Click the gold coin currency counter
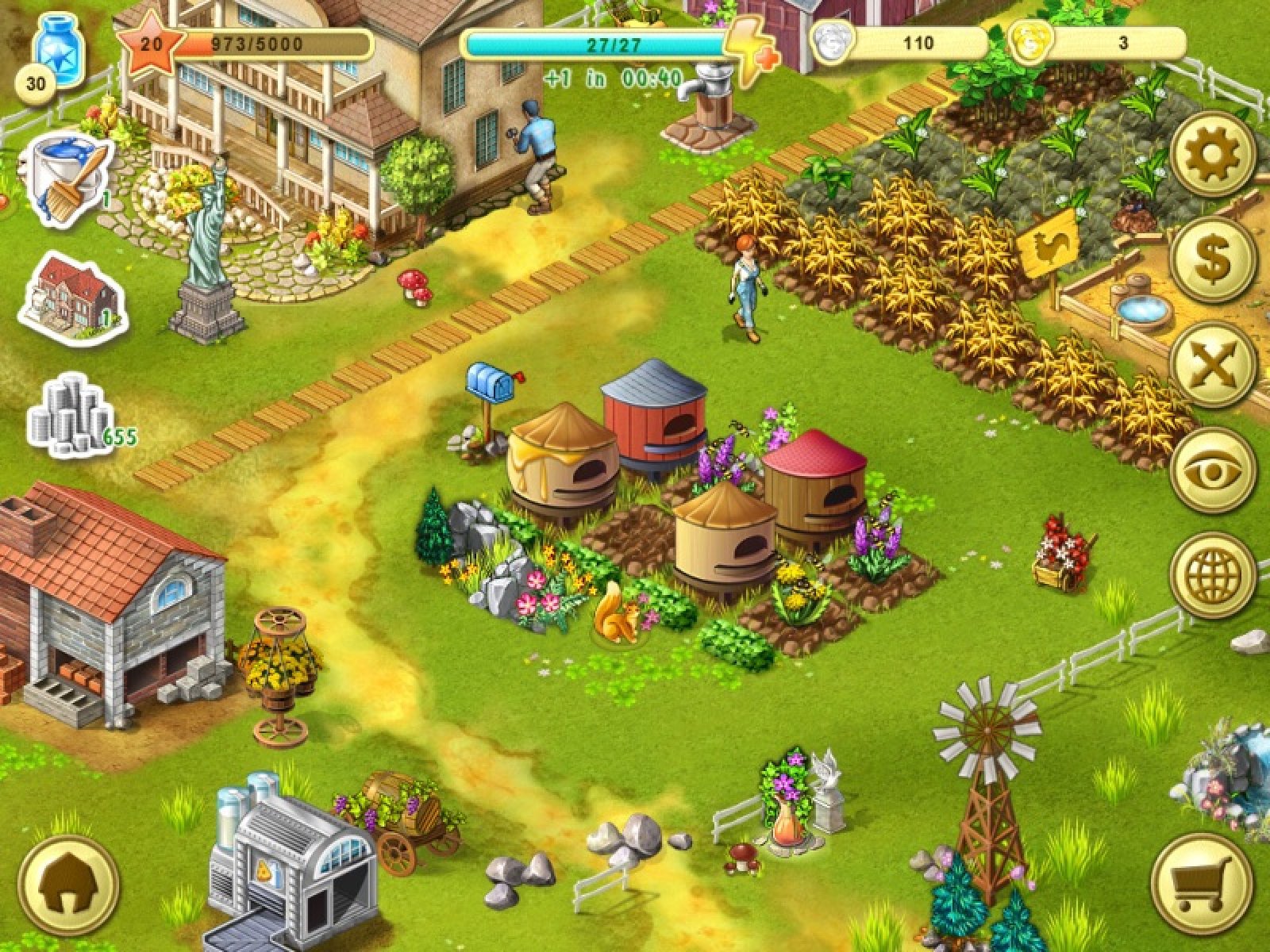 [1102, 43]
